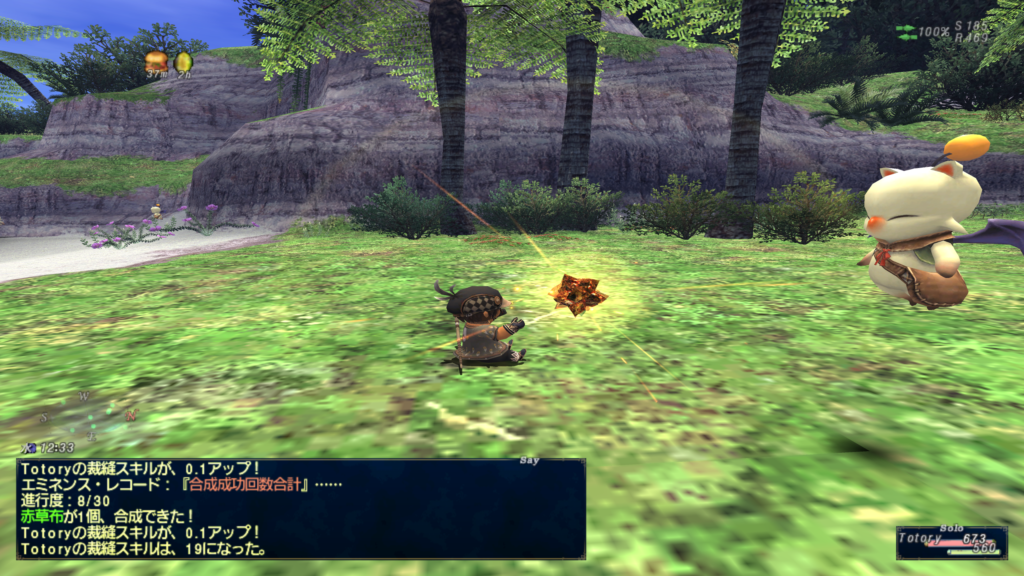Click the green connection status arrows

[906, 32]
